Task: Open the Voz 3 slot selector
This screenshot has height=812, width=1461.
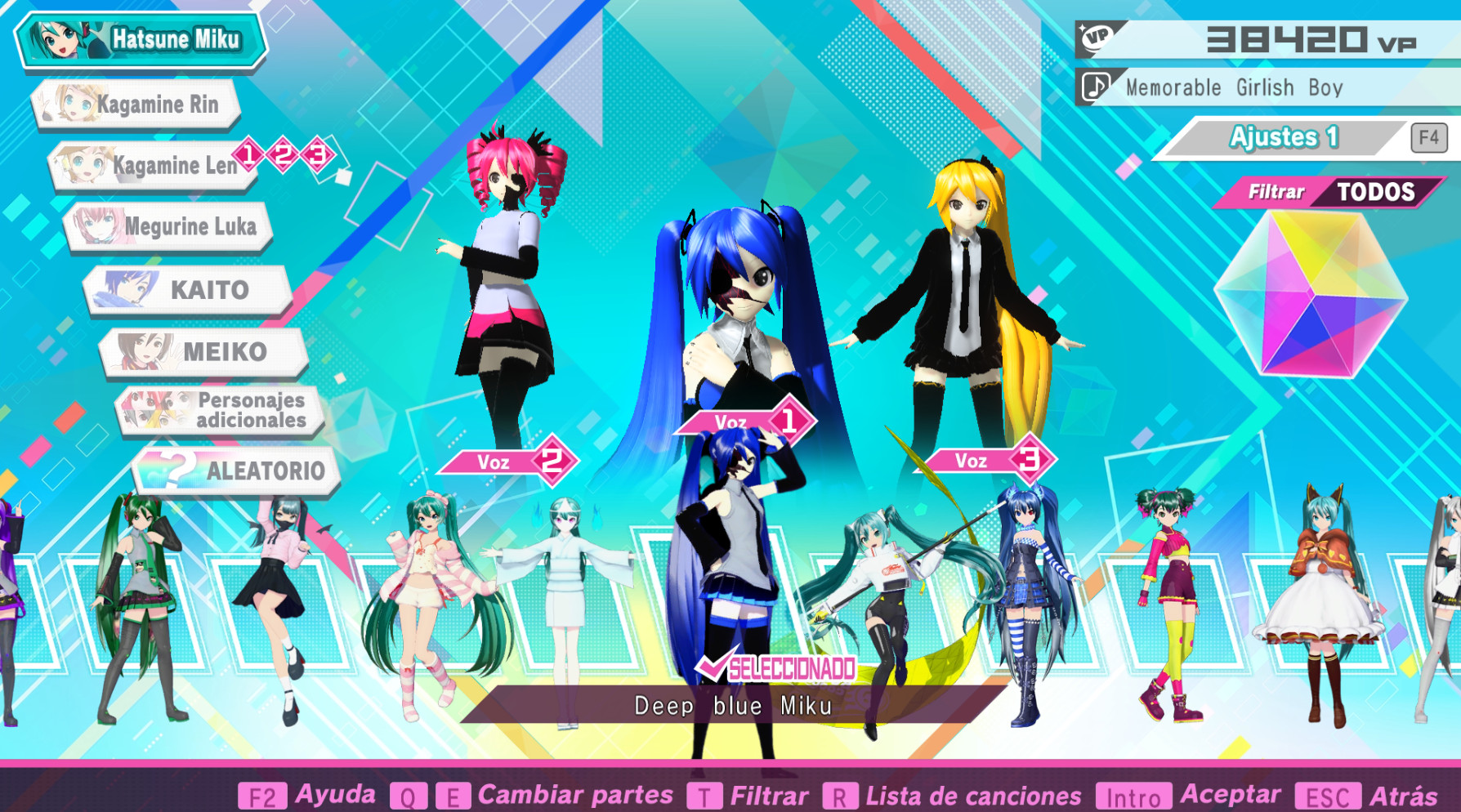Action: tap(988, 458)
